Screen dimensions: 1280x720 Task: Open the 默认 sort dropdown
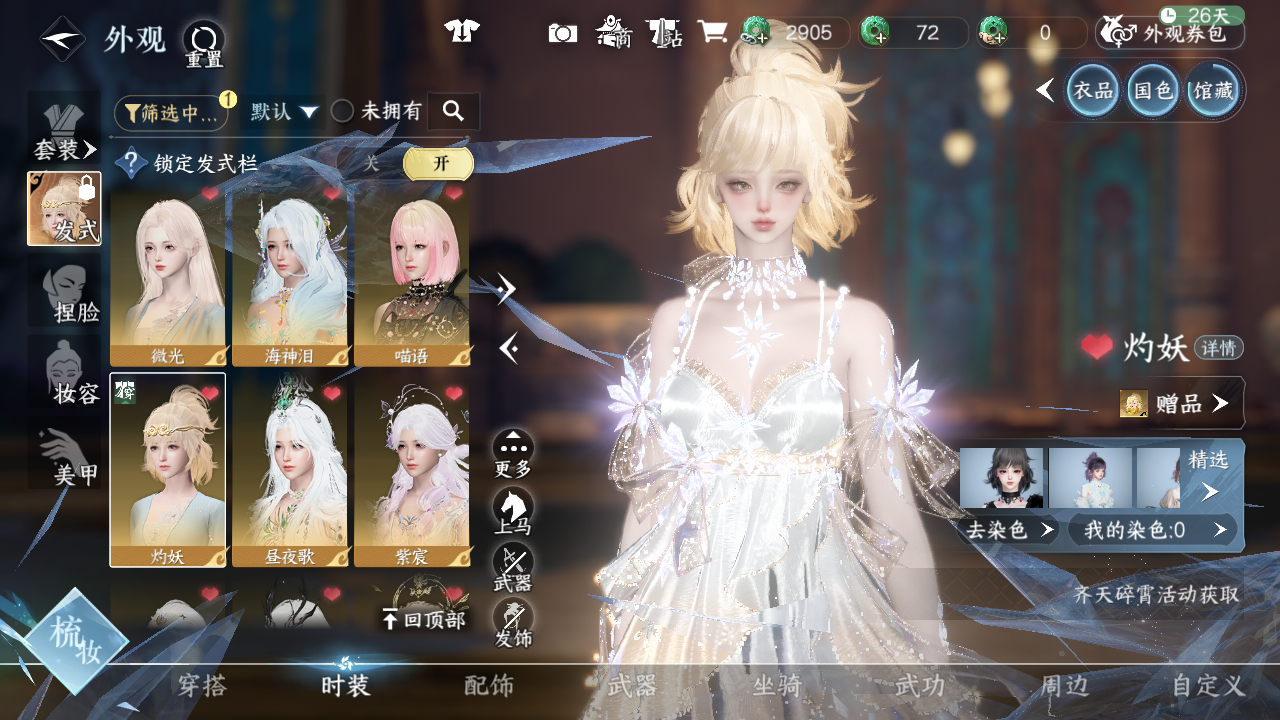point(284,112)
